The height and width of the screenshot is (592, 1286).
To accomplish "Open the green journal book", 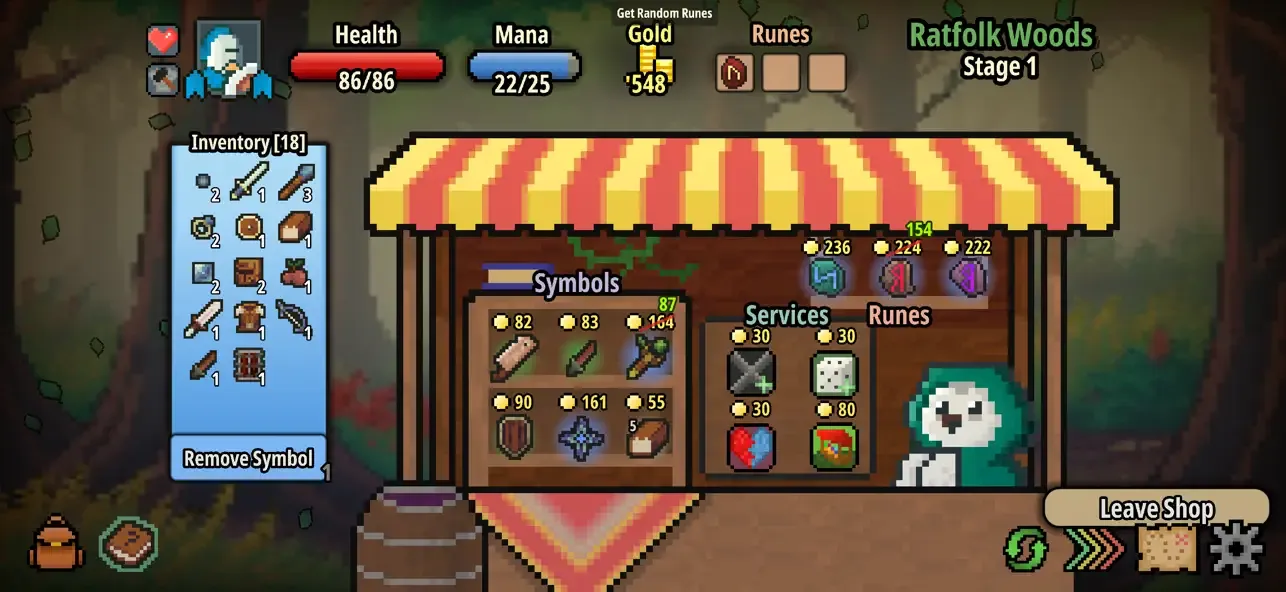I will pyautogui.click(x=128, y=544).
